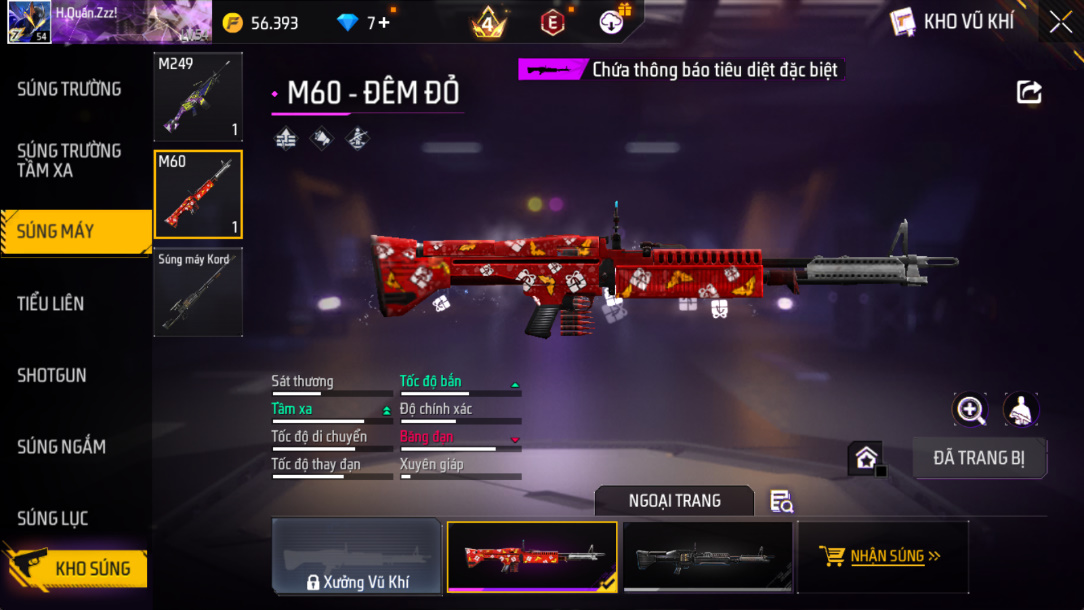Choose the SHOTGUN category

[x=52, y=375]
